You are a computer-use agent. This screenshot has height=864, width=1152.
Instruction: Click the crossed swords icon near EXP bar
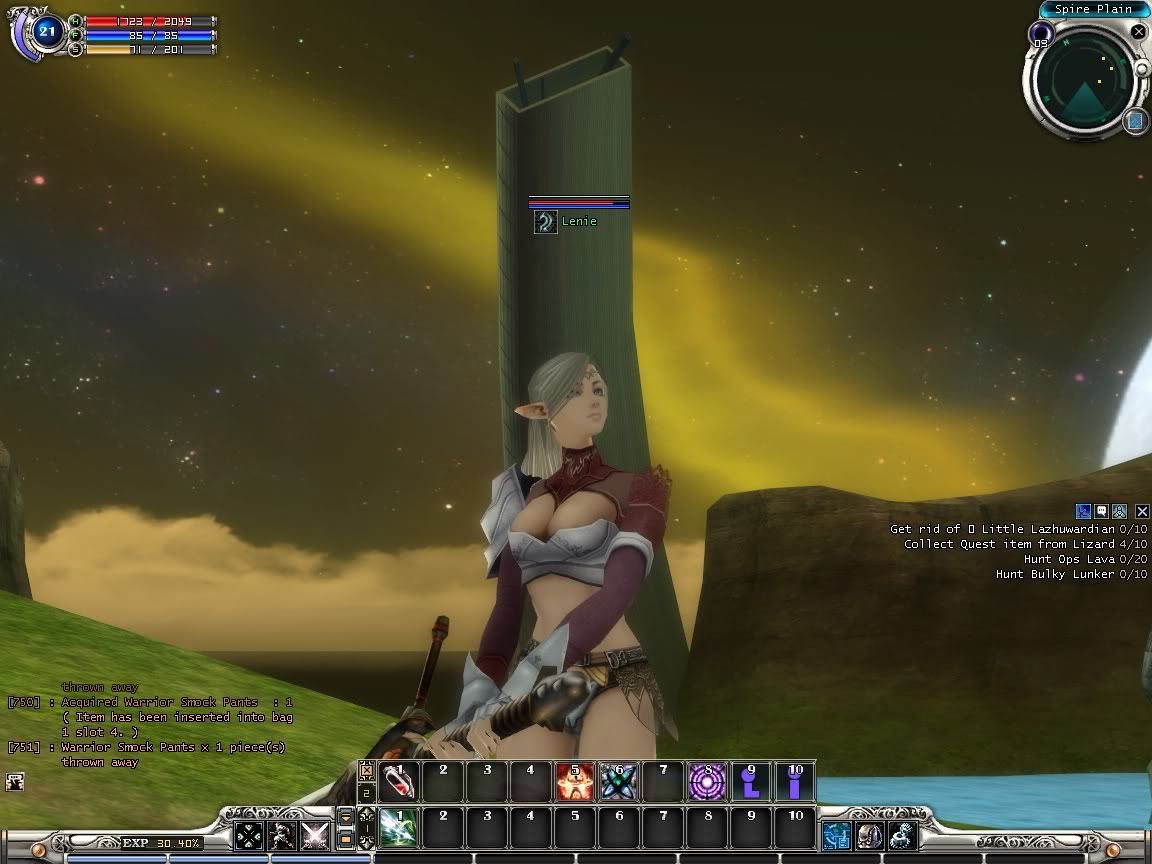tap(315, 835)
